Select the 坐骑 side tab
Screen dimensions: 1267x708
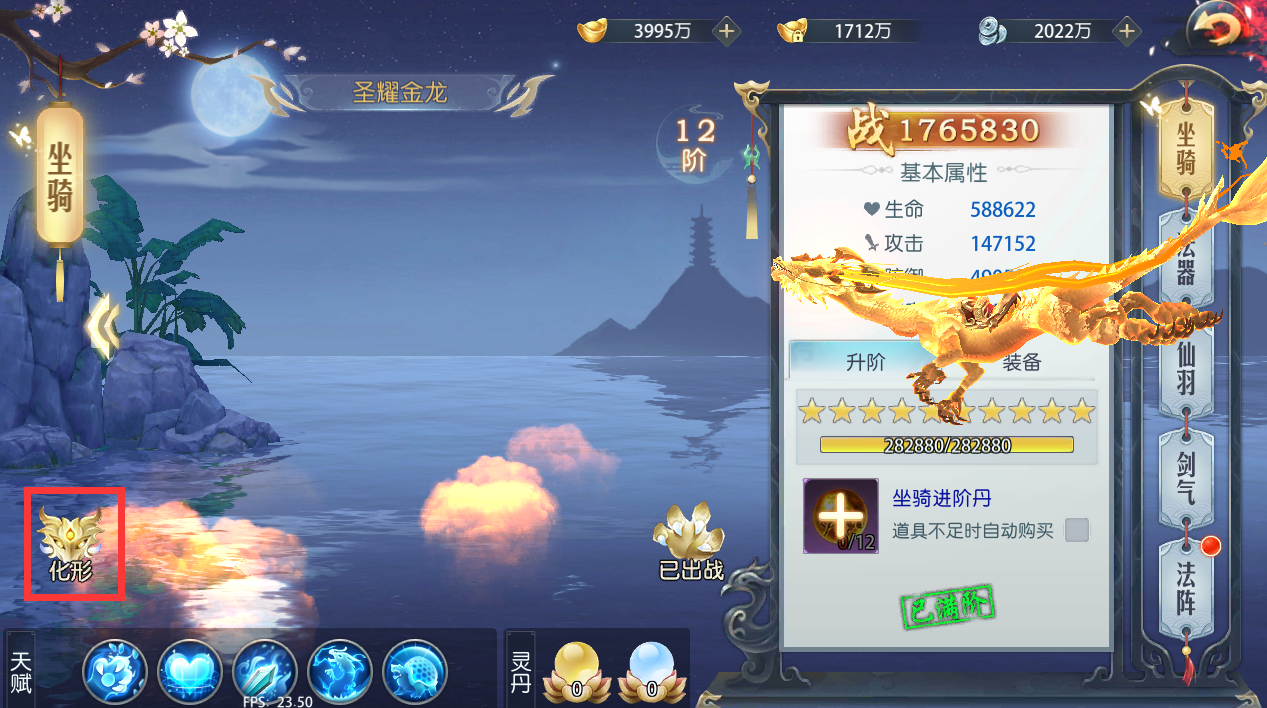point(1186,148)
